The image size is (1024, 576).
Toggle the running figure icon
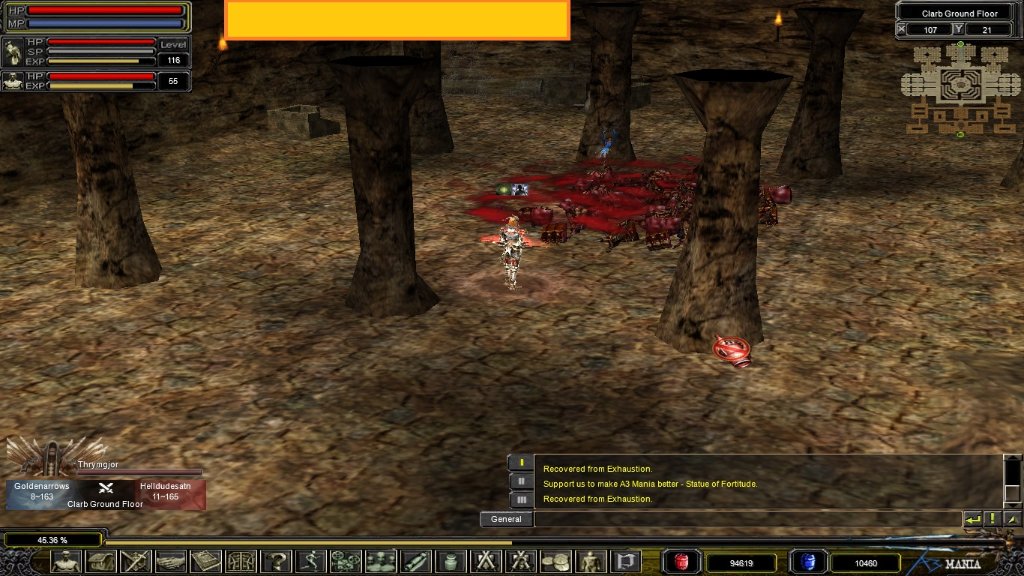310,562
